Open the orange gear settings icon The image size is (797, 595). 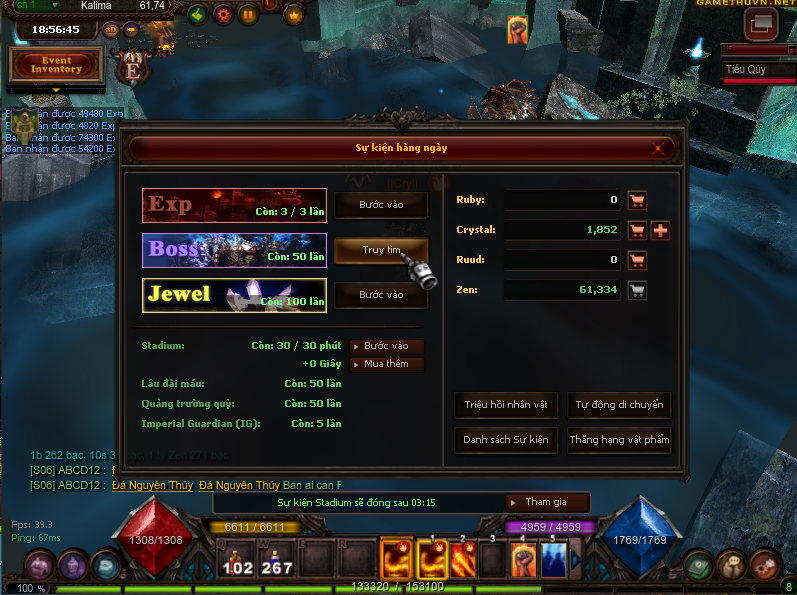point(223,15)
